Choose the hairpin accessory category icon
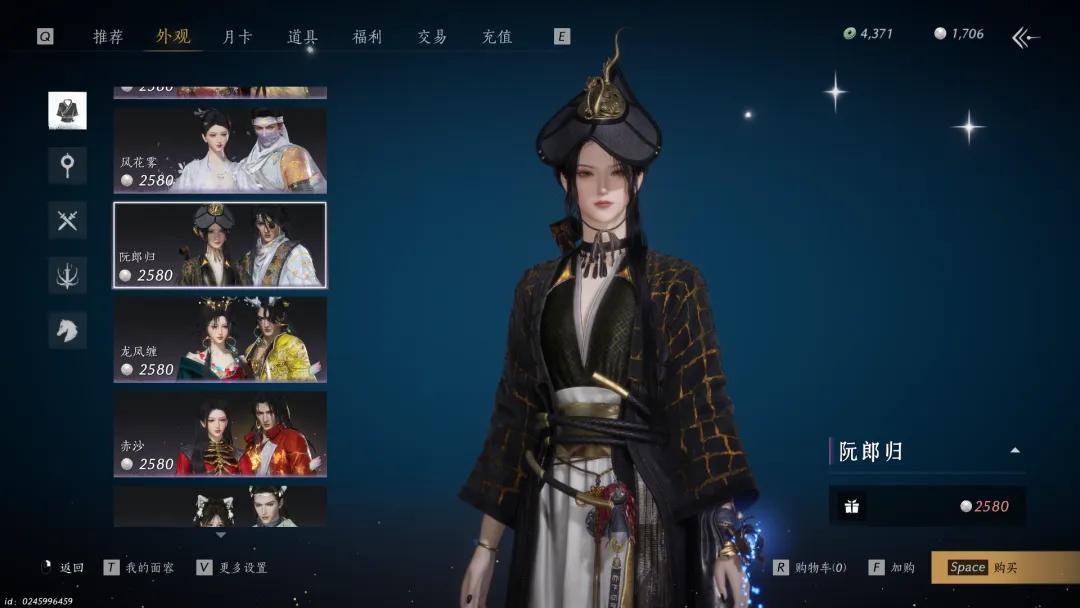 (67, 165)
